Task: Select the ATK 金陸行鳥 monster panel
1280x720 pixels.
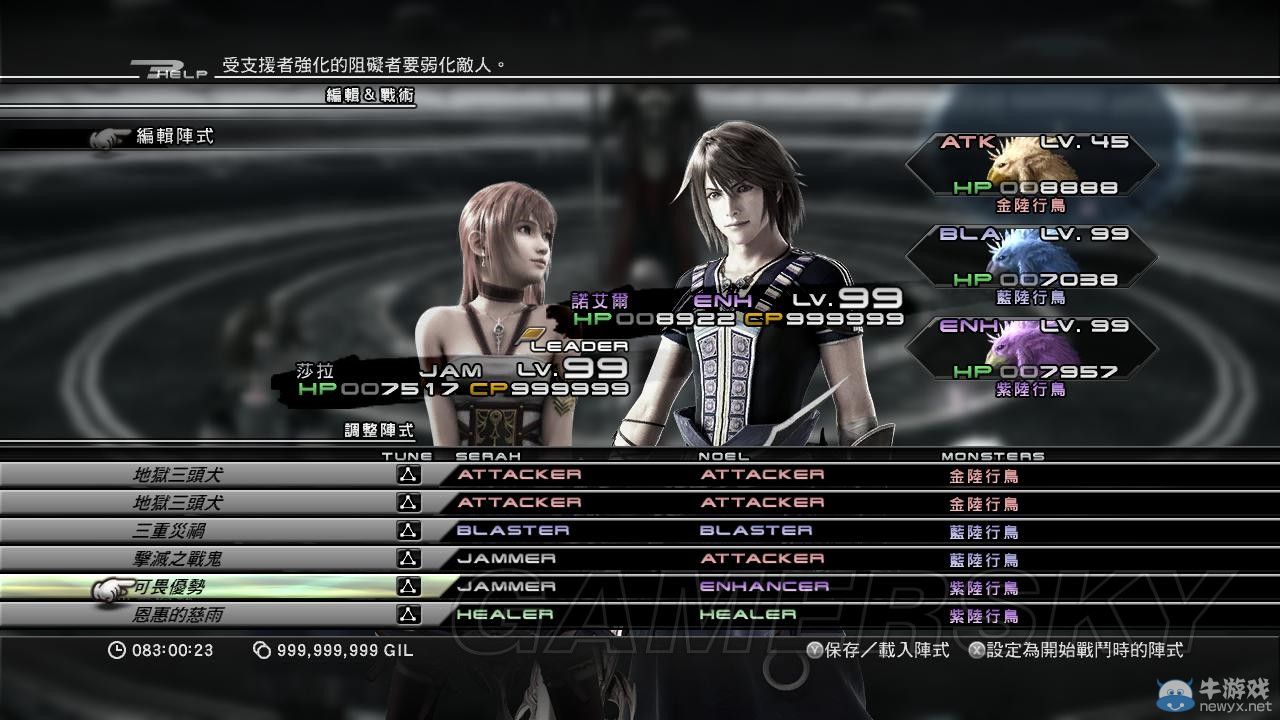Action: coord(1030,172)
